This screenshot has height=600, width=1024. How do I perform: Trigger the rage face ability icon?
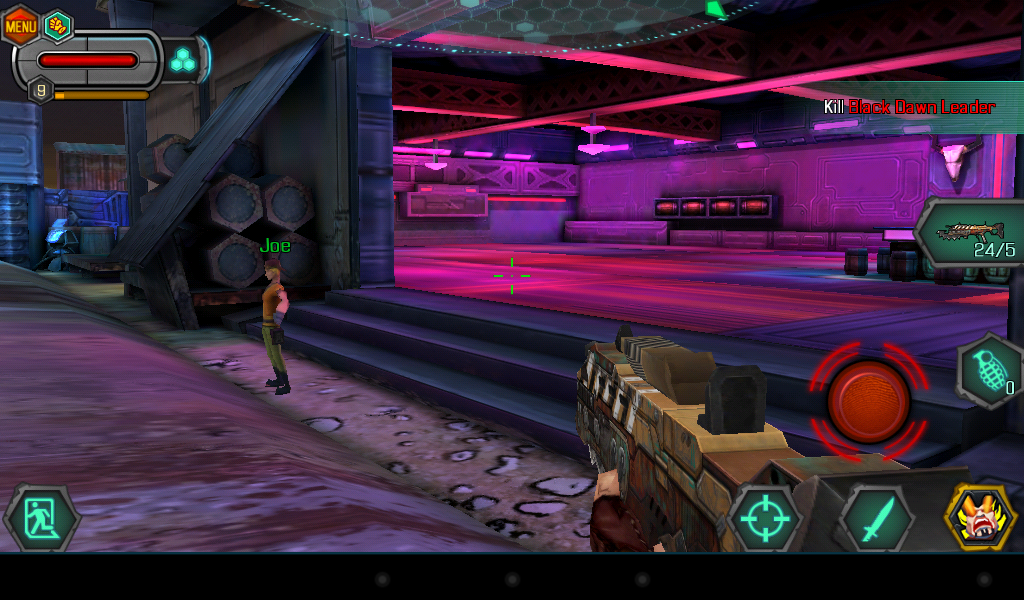tap(979, 517)
